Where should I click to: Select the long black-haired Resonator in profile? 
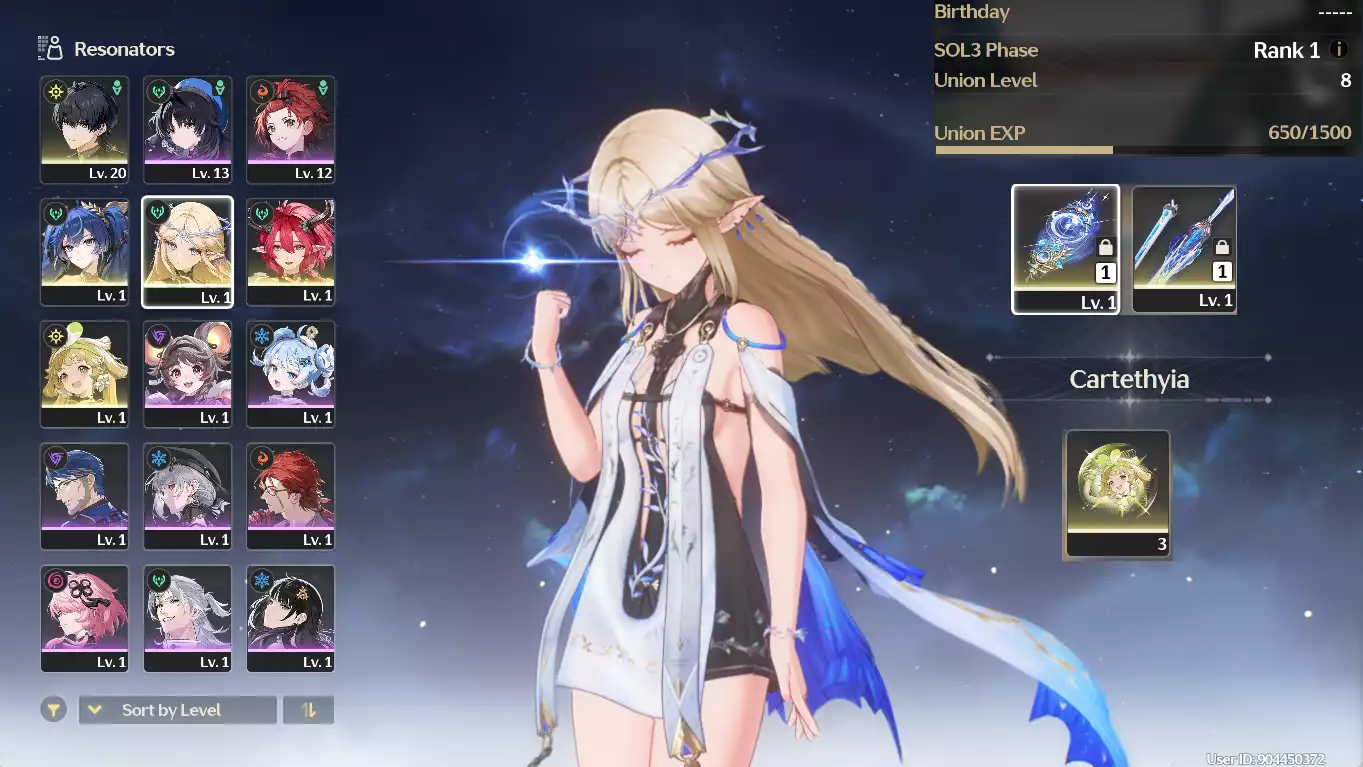point(291,618)
